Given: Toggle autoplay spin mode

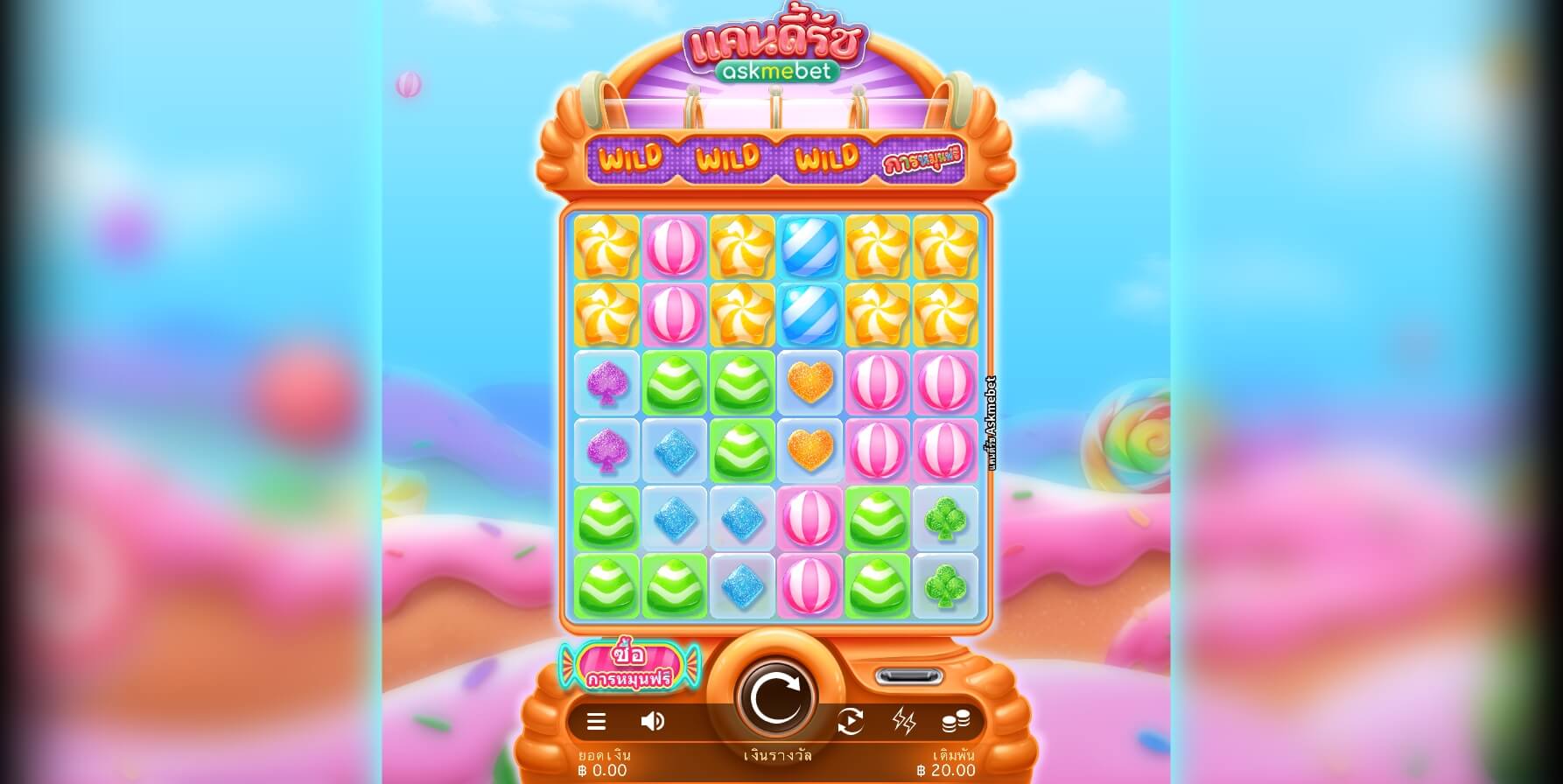Looking at the screenshot, I should (851, 721).
